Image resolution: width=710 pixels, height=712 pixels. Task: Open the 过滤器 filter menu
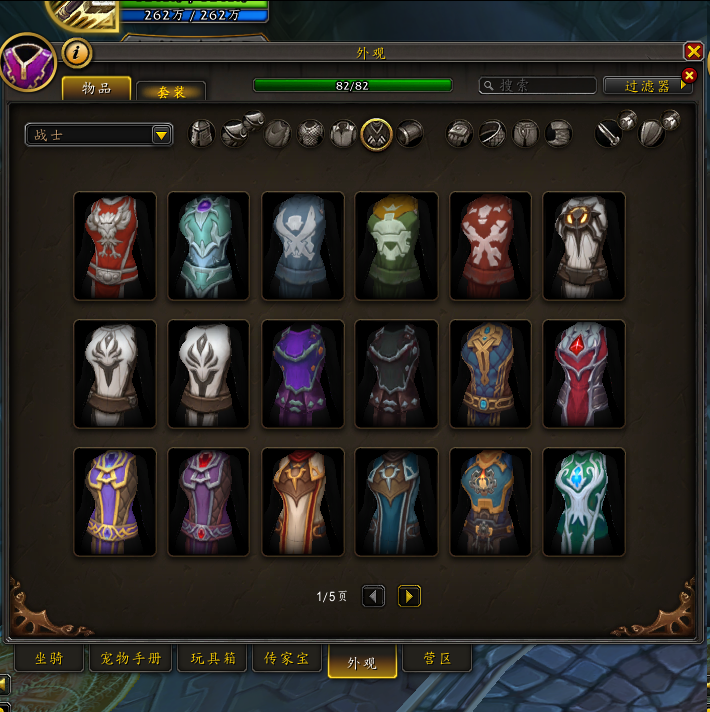click(x=648, y=86)
